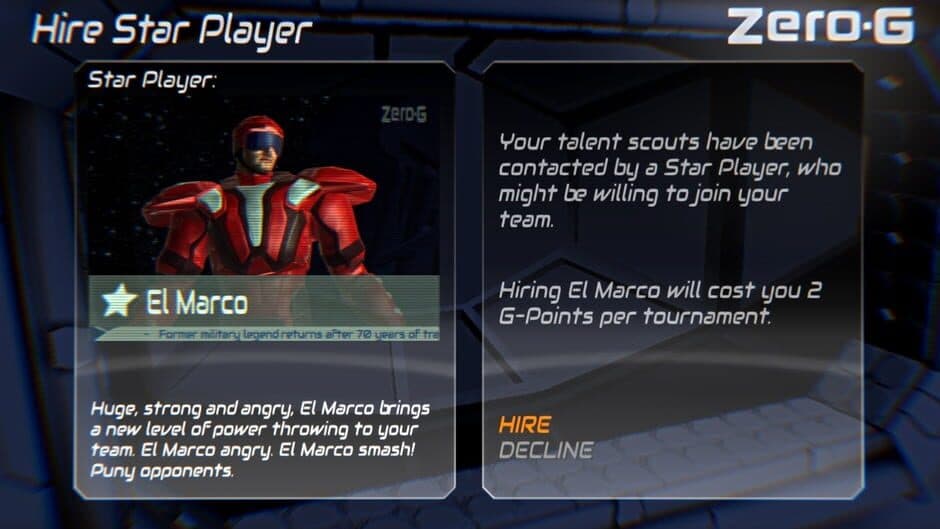This screenshot has width=940, height=529.
Task: Decline the Star Player offer
Action: tap(546, 450)
